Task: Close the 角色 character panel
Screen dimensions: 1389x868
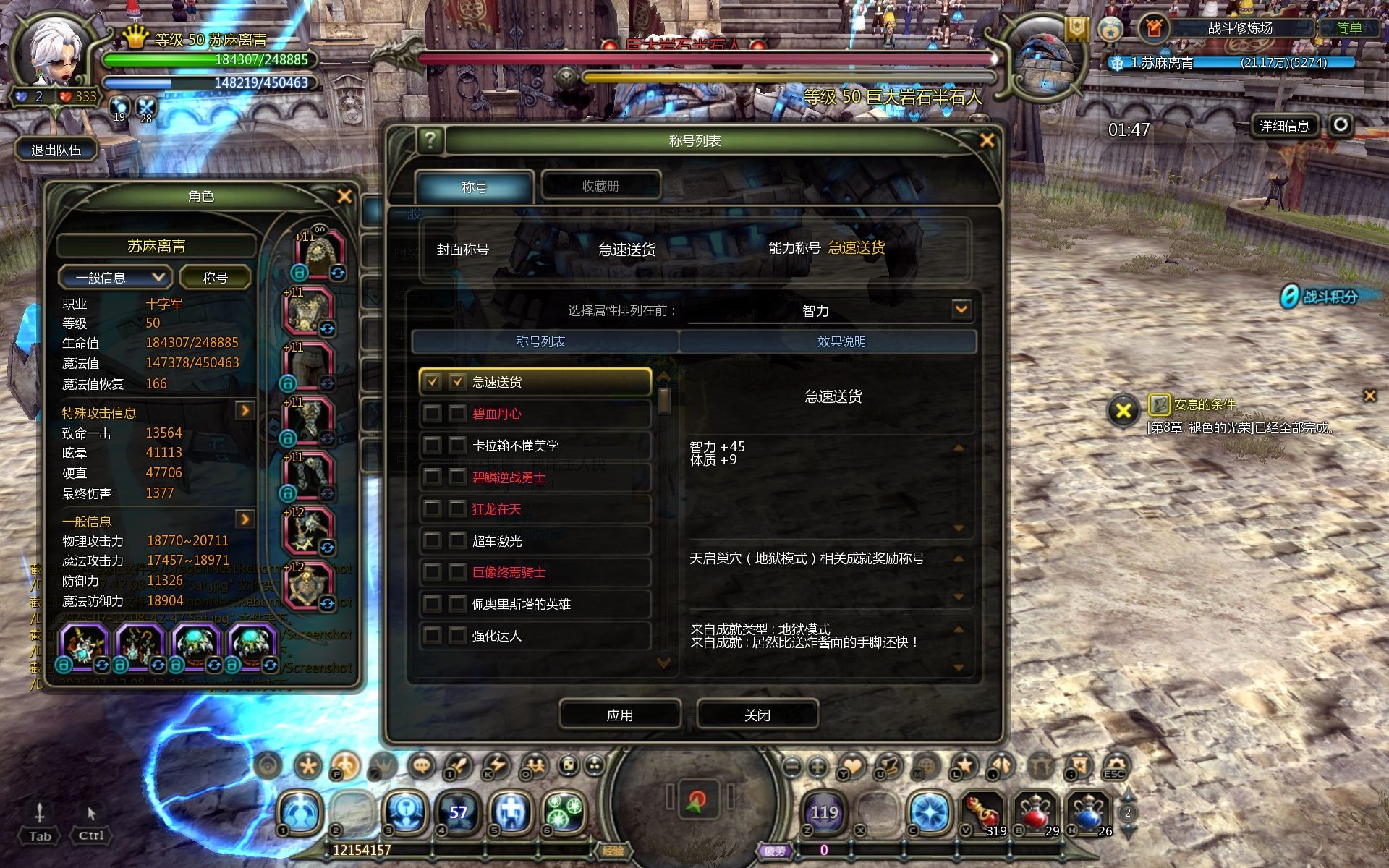Action: 344,196
